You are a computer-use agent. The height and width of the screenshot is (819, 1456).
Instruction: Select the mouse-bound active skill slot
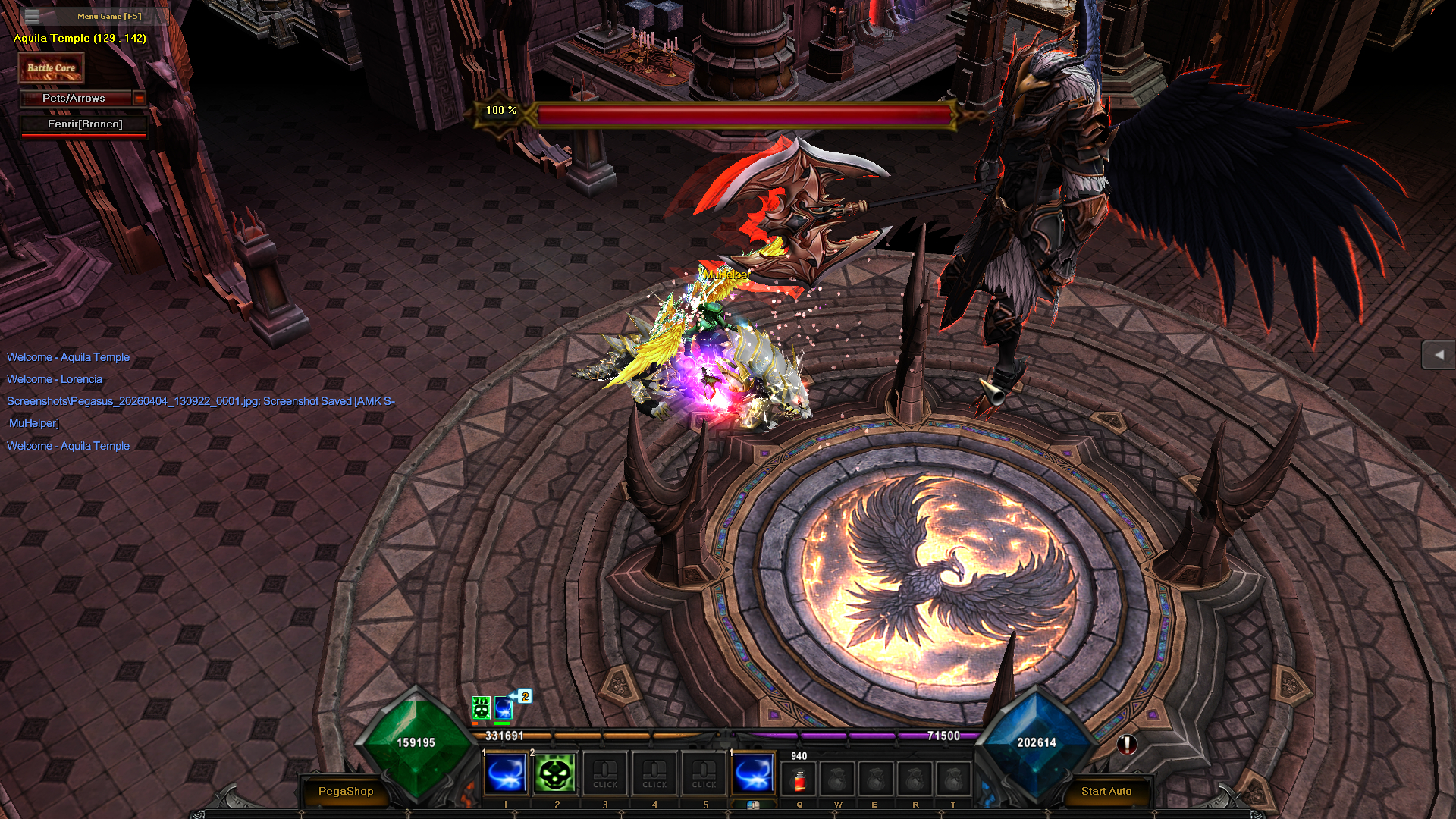pos(753,774)
